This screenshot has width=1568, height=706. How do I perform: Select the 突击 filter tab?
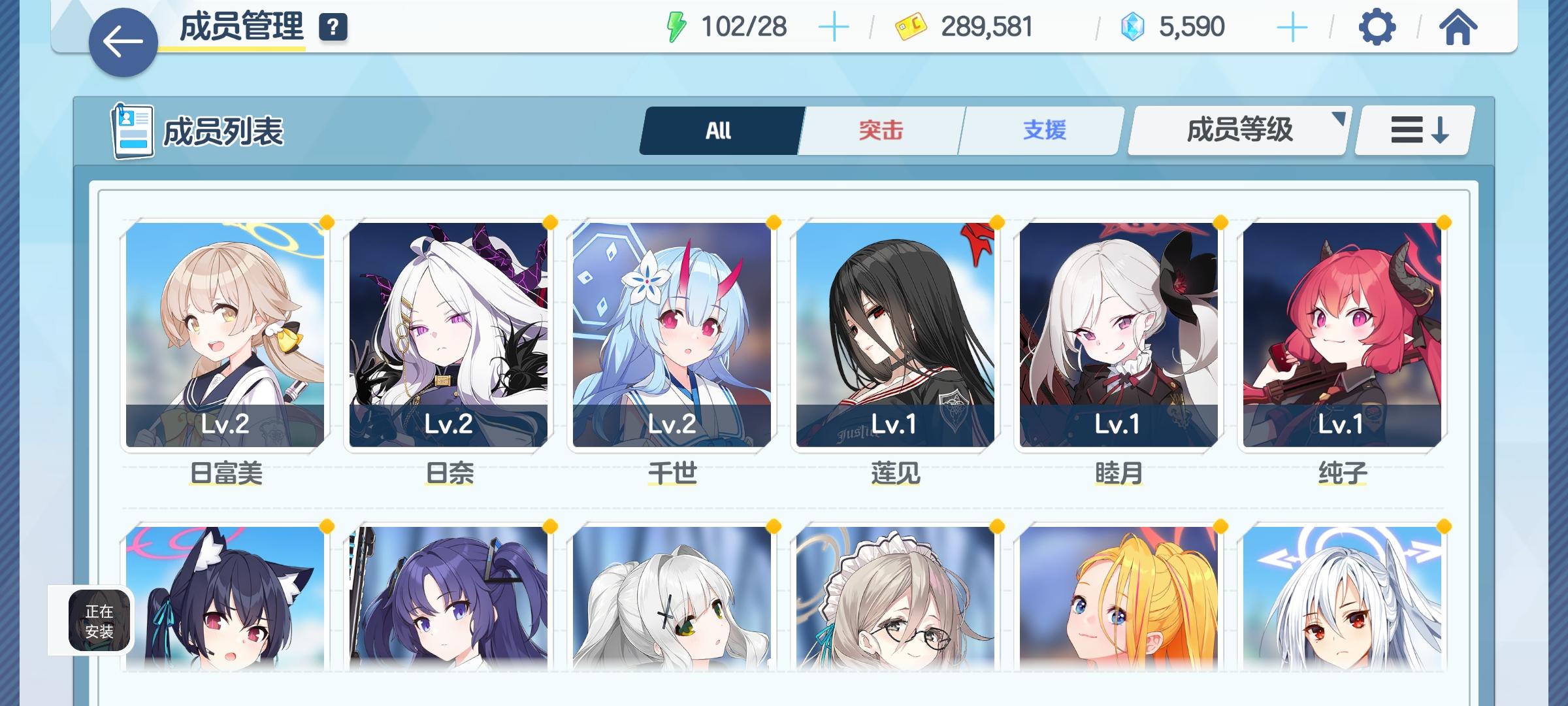pos(879,129)
